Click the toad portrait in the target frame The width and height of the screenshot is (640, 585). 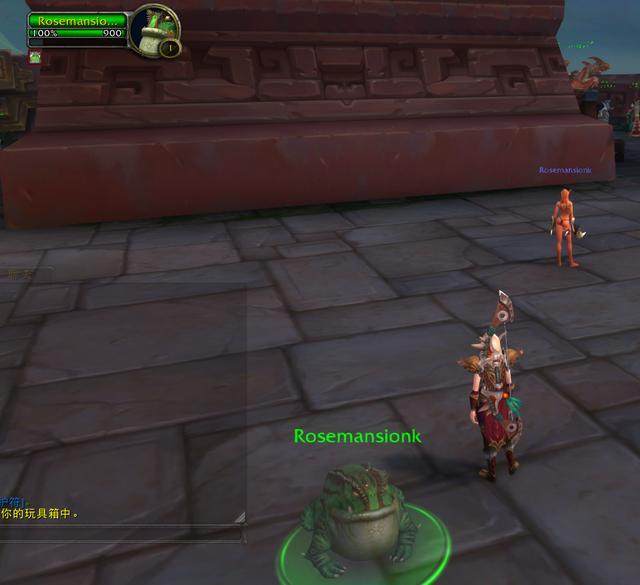point(152,27)
